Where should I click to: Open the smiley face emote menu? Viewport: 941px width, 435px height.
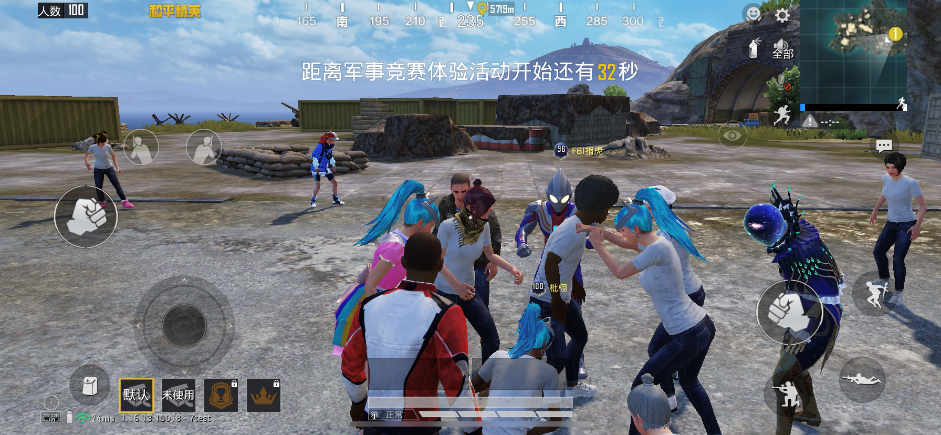pyautogui.click(x=752, y=14)
